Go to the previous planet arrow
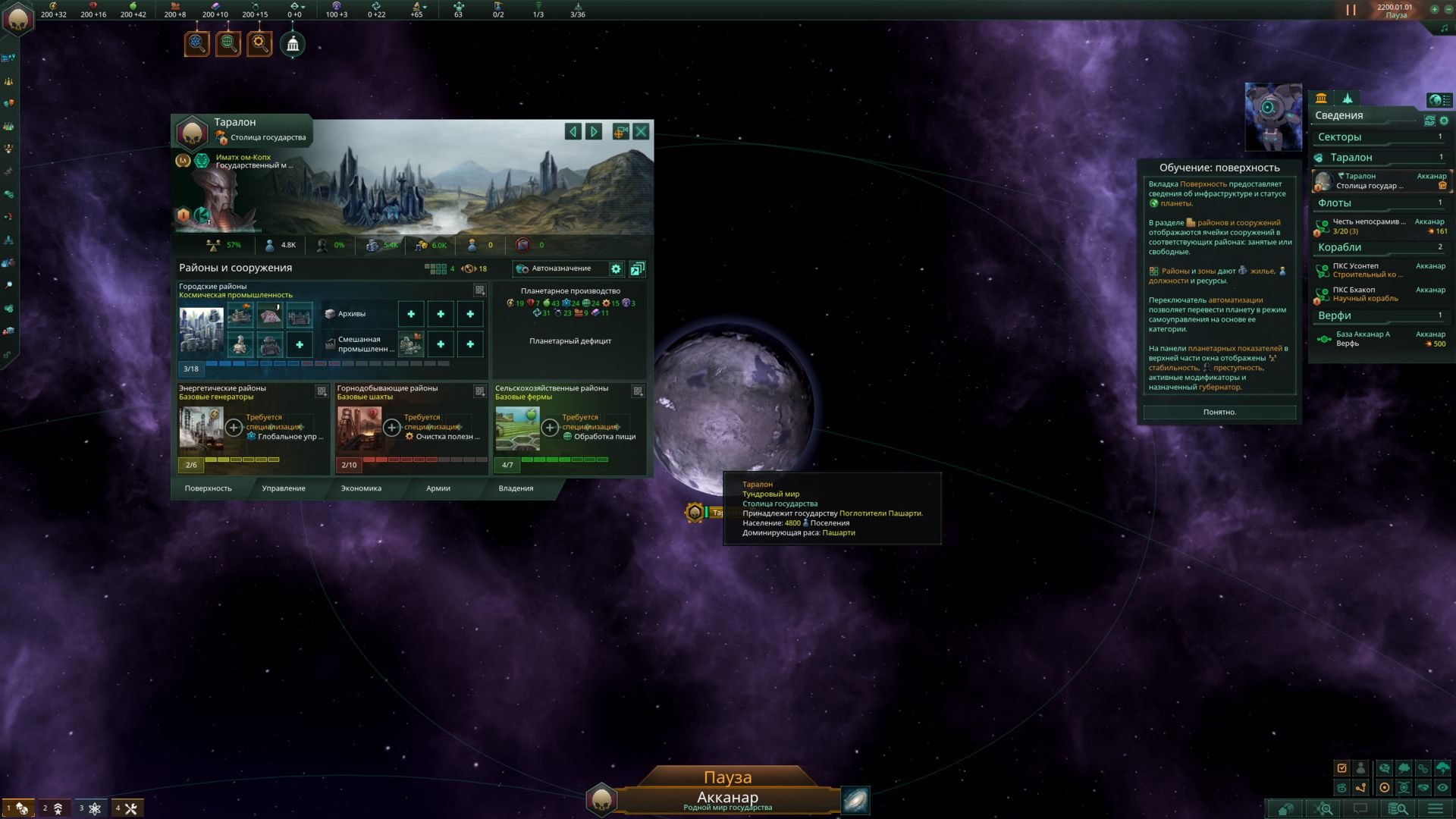 (573, 132)
